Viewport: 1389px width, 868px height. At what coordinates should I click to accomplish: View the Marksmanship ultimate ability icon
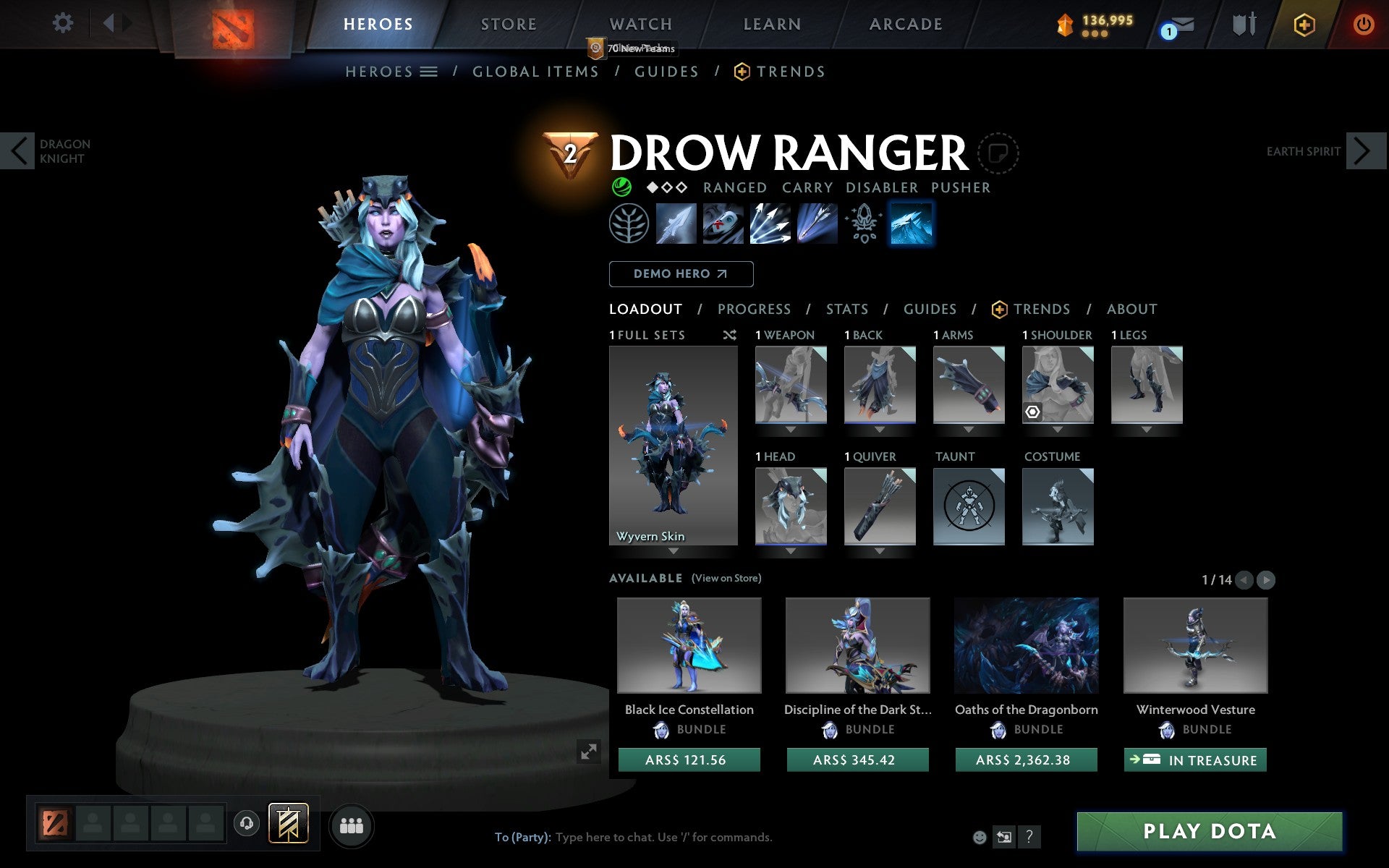816,224
